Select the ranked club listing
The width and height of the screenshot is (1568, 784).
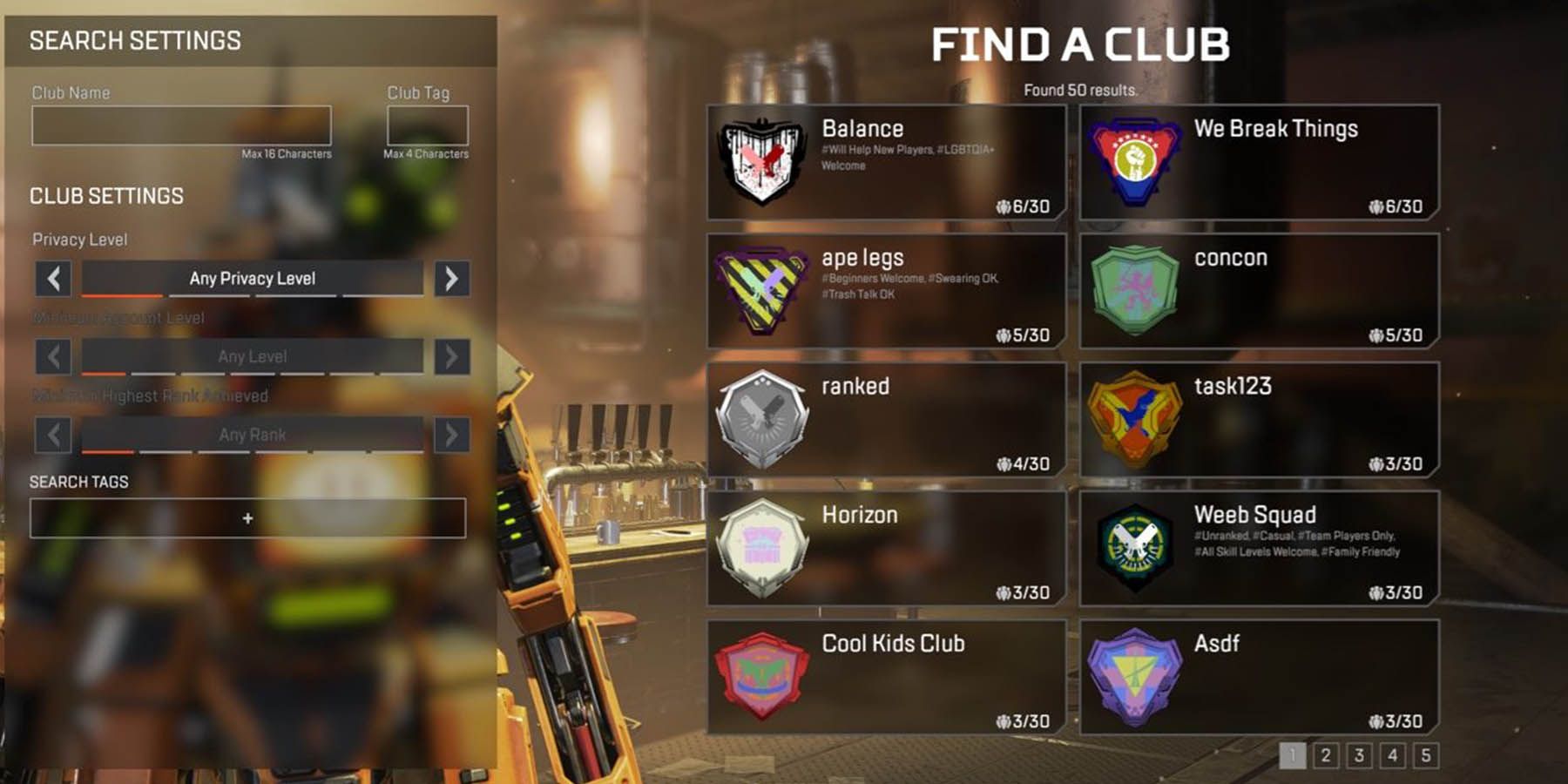887,420
